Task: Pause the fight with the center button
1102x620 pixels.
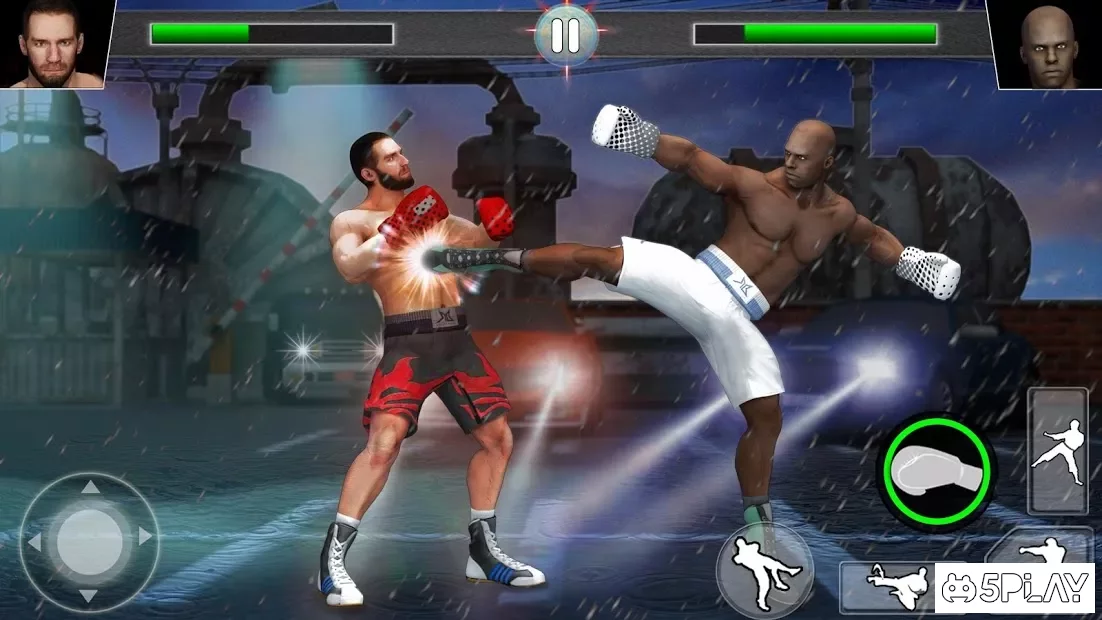Action: click(x=565, y=34)
